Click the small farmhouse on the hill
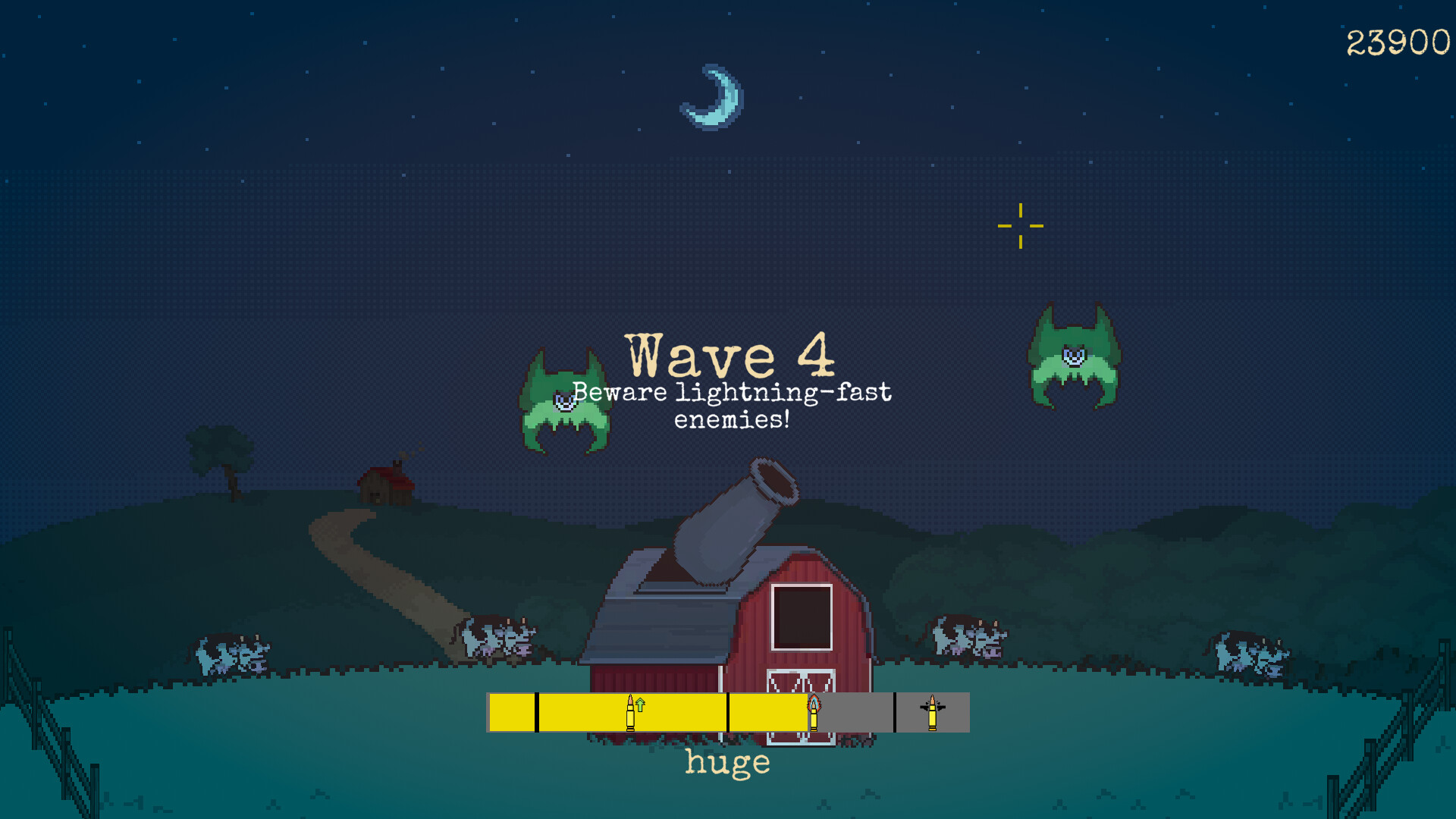The image size is (1456, 819). (x=385, y=485)
